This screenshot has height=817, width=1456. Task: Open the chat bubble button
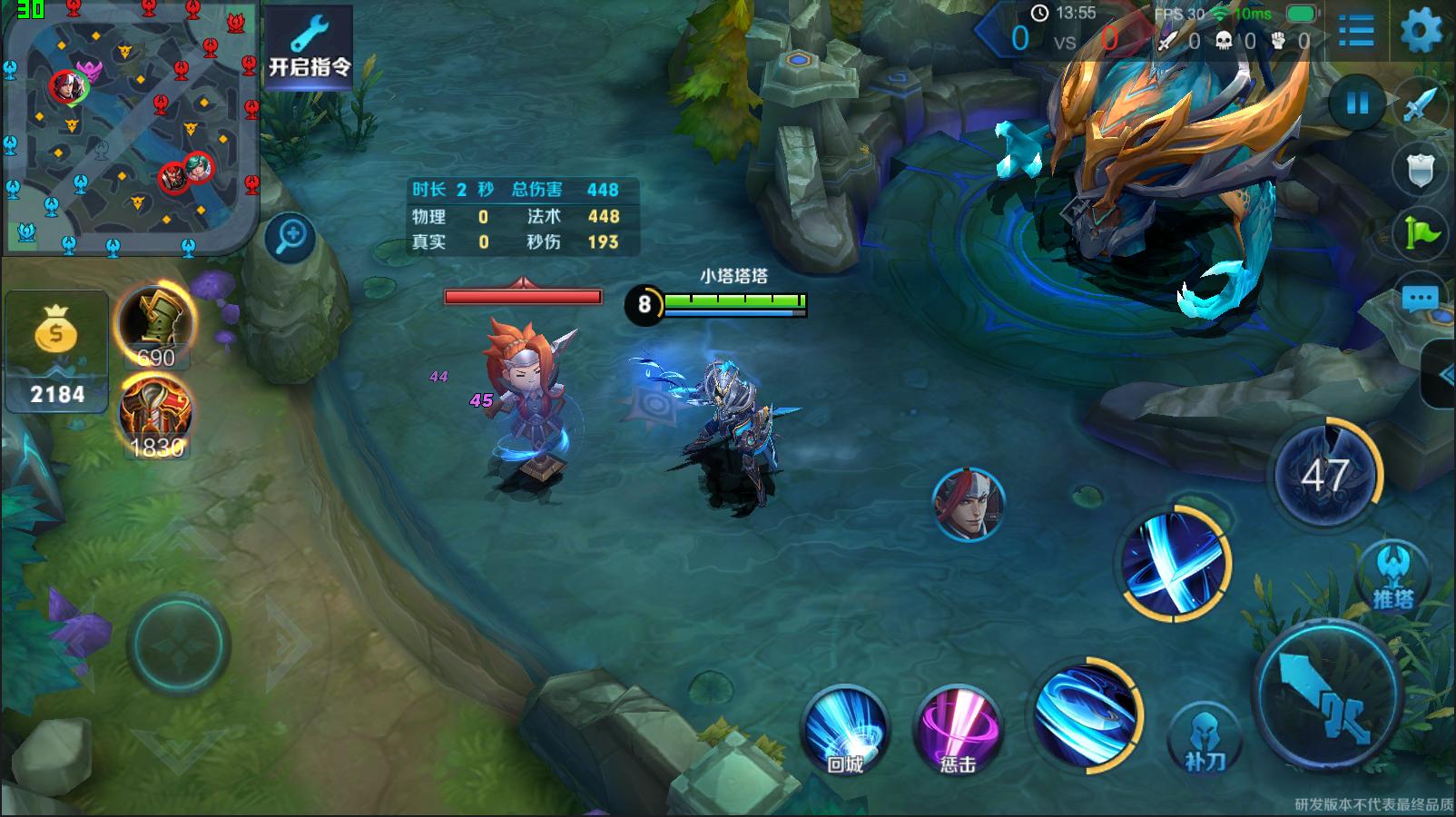click(1420, 298)
